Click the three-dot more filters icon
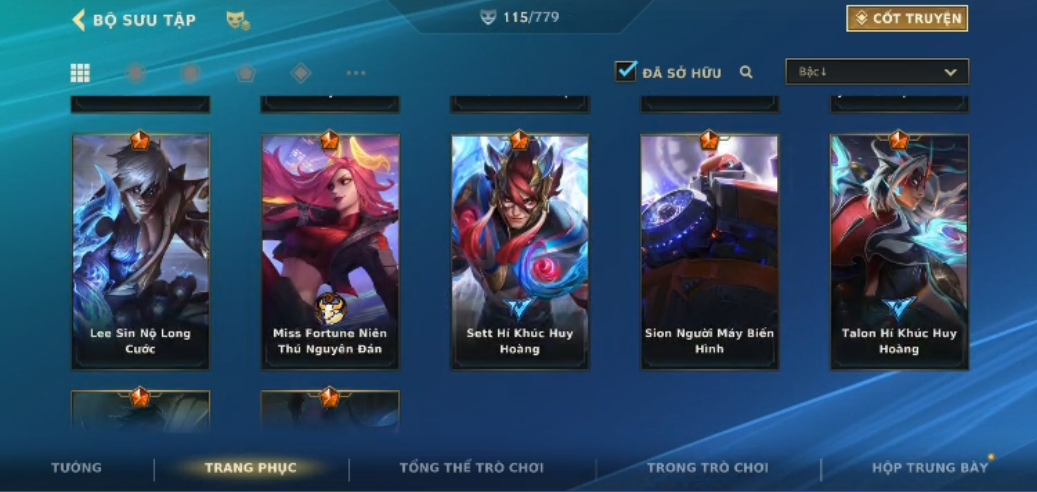Image resolution: width=1037 pixels, height=492 pixels. [x=356, y=73]
